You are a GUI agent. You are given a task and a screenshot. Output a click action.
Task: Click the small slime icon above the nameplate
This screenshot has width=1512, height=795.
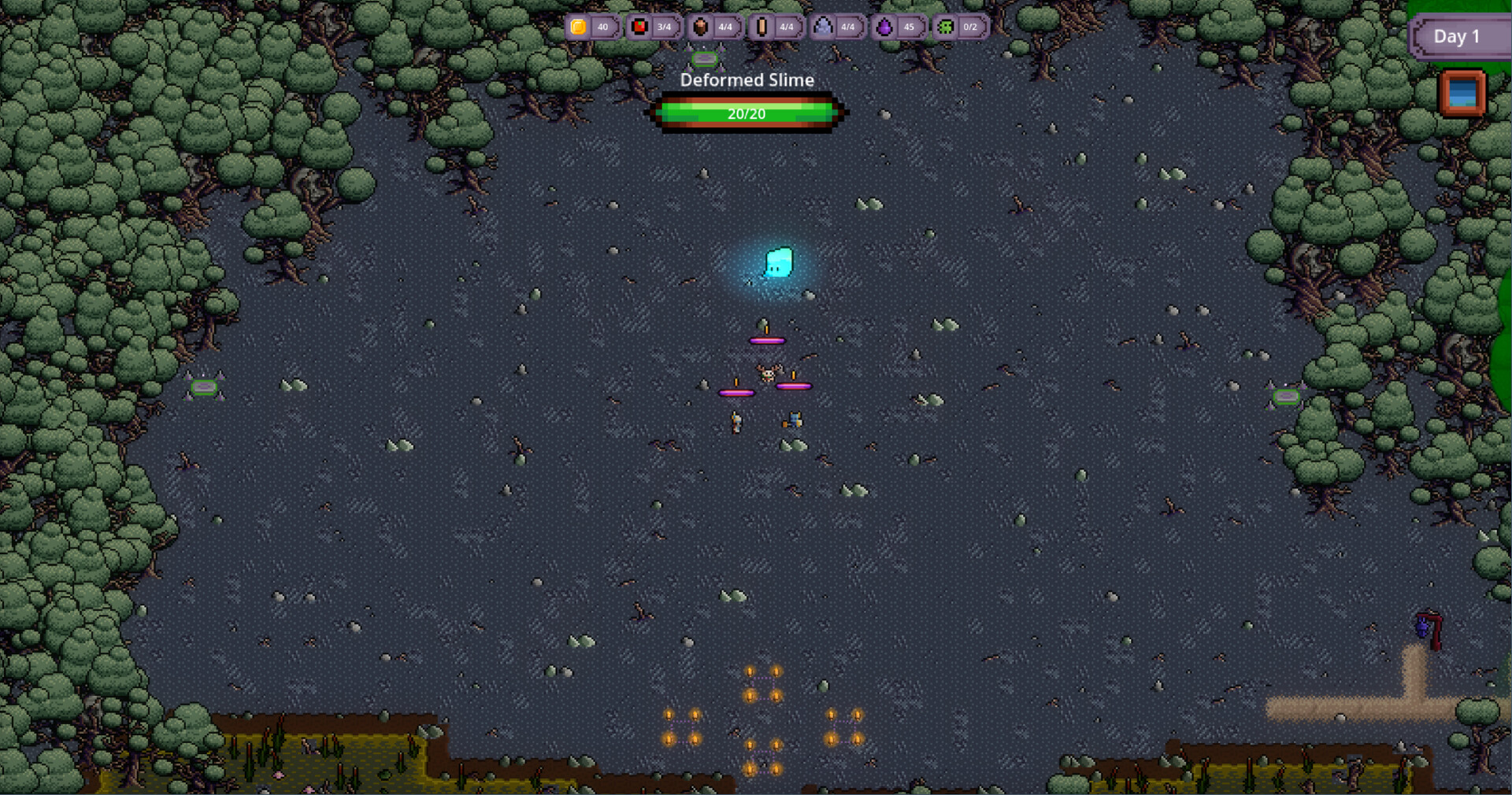pyautogui.click(x=705, y=59)
